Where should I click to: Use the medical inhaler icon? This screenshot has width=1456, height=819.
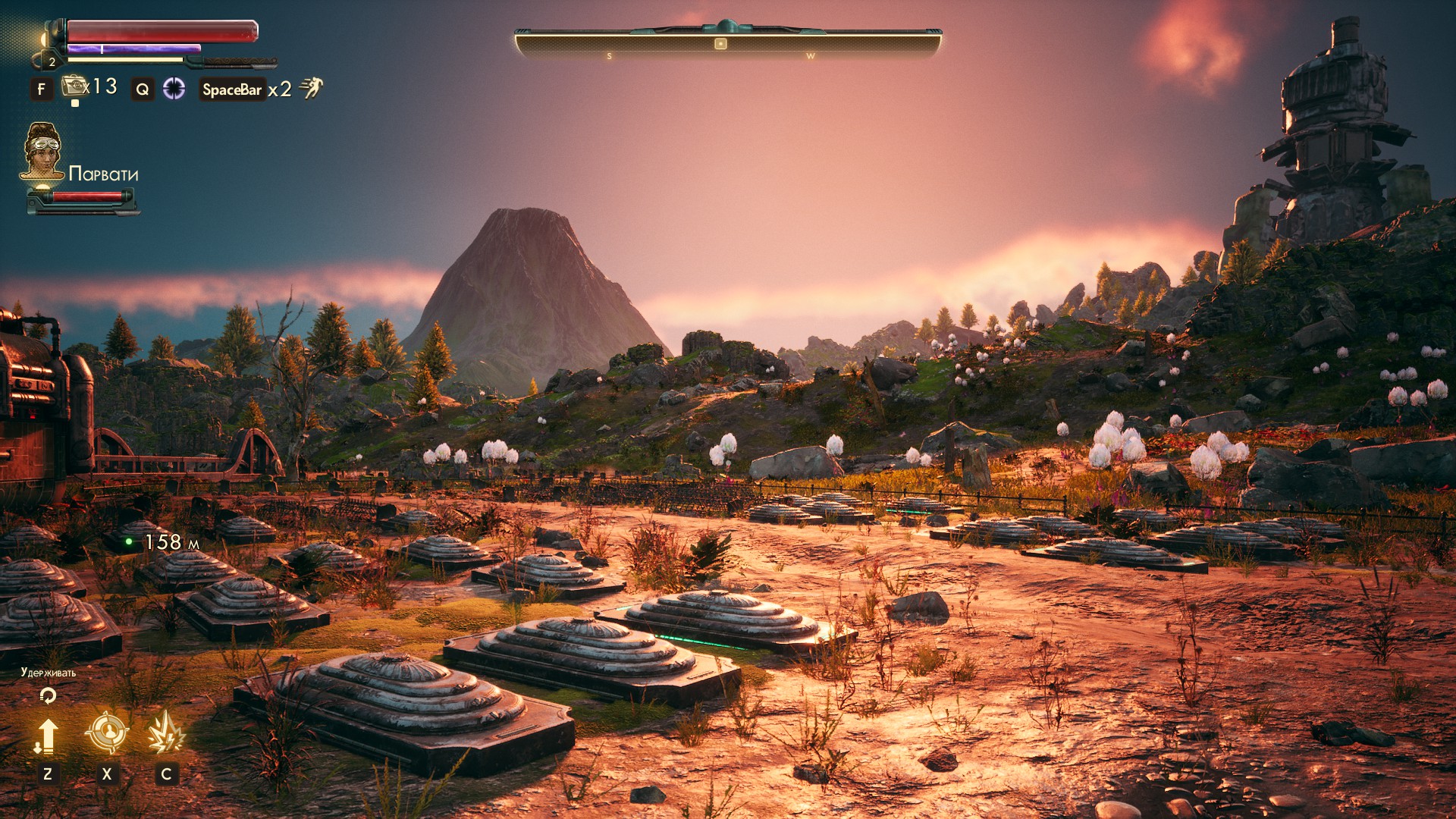[x=74, y=86]
